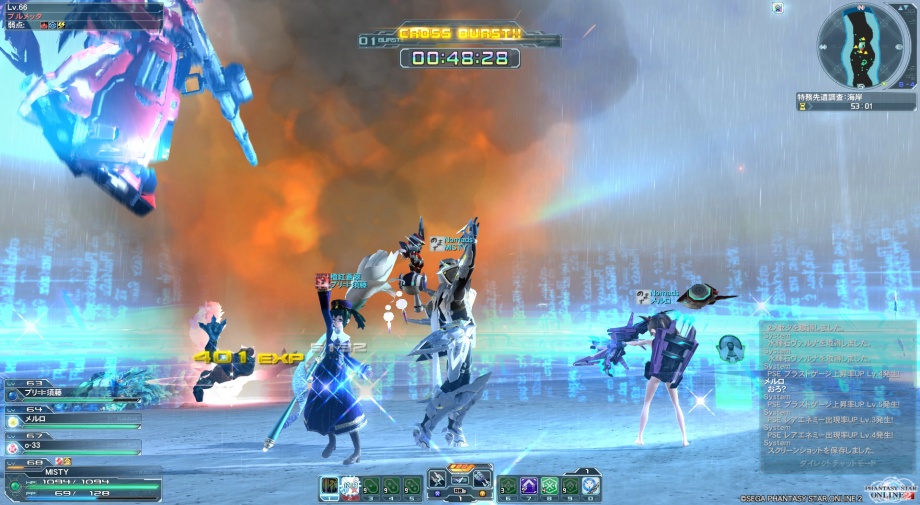Click the small rainbow icon beside the minimap
The width and height of the screenshot is (920, 505).
click(x=778, y=8)
